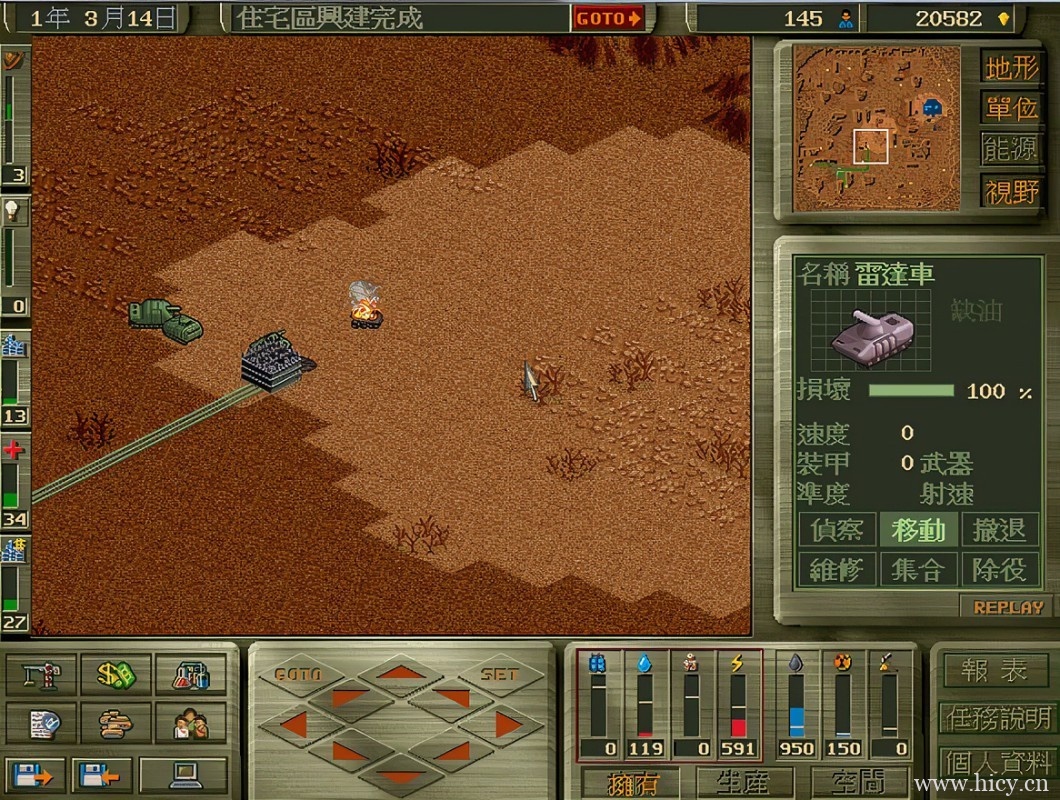Click the REPLAY button
1060x800 pixels.
pos(1008,607)
